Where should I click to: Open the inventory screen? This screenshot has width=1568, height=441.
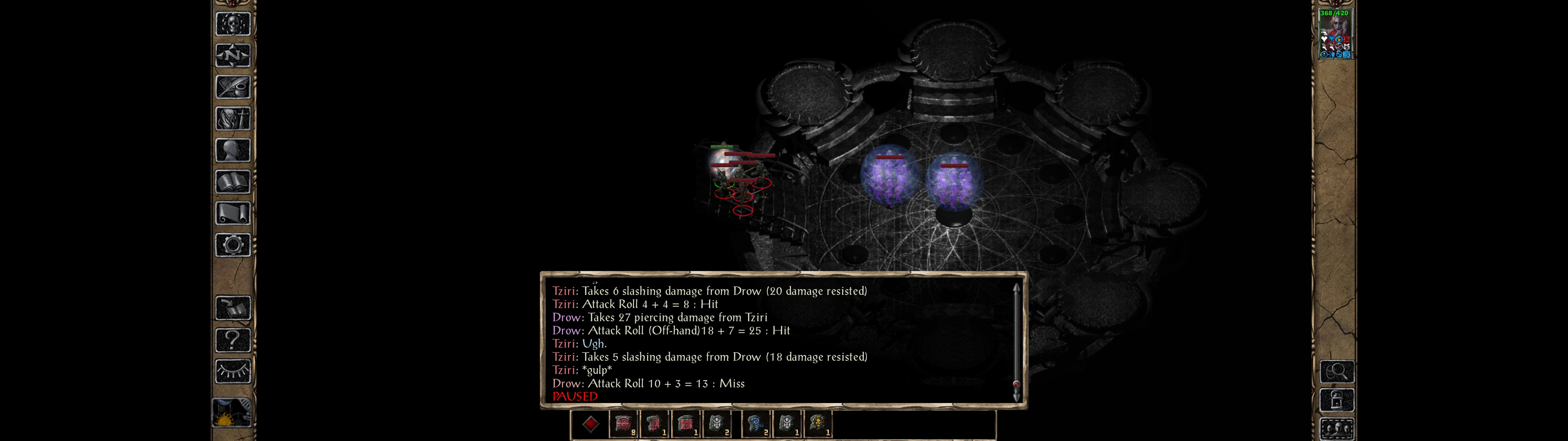[x=232, y=118]
